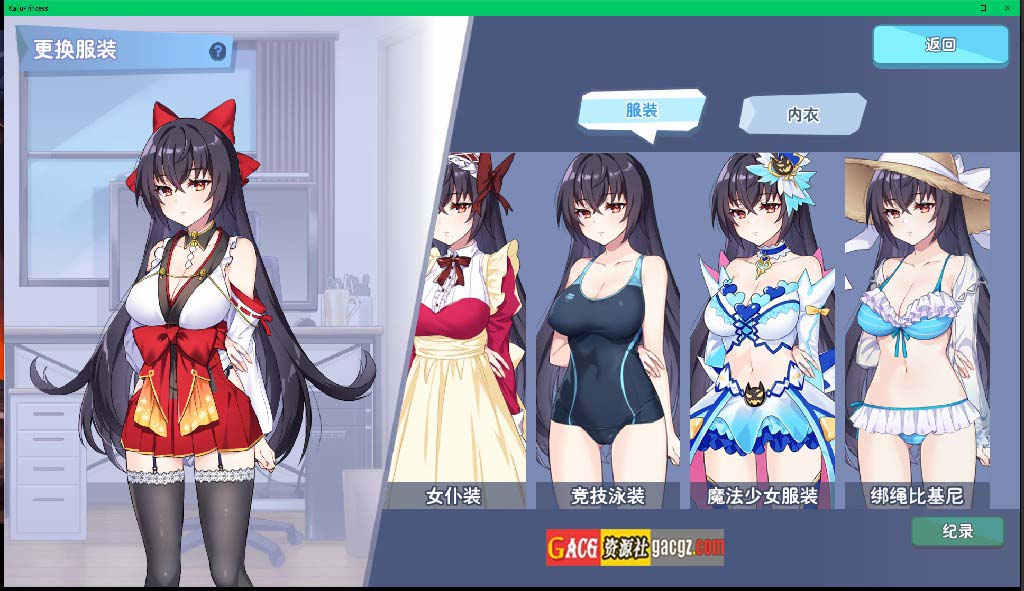This screenshot has height=591, width=1024.
Task: Select the 女仆装 maid outfit
Action: click(x=455, y=330)
